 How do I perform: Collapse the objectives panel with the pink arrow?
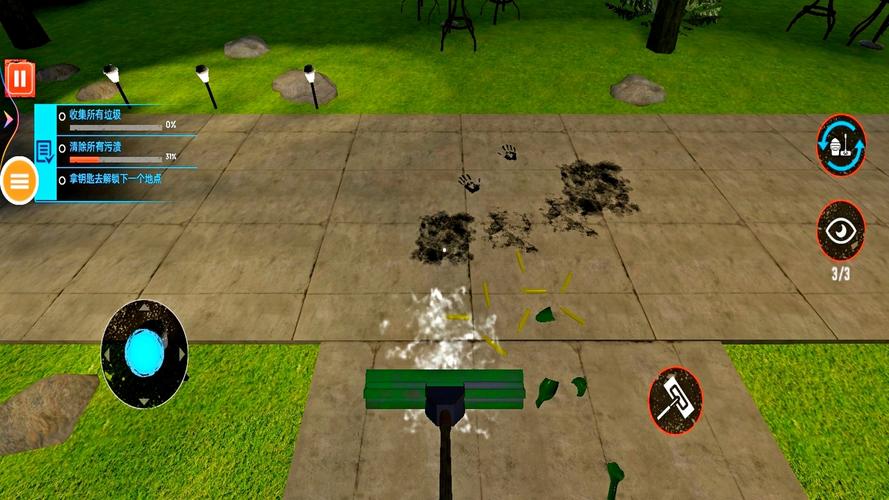8,119
